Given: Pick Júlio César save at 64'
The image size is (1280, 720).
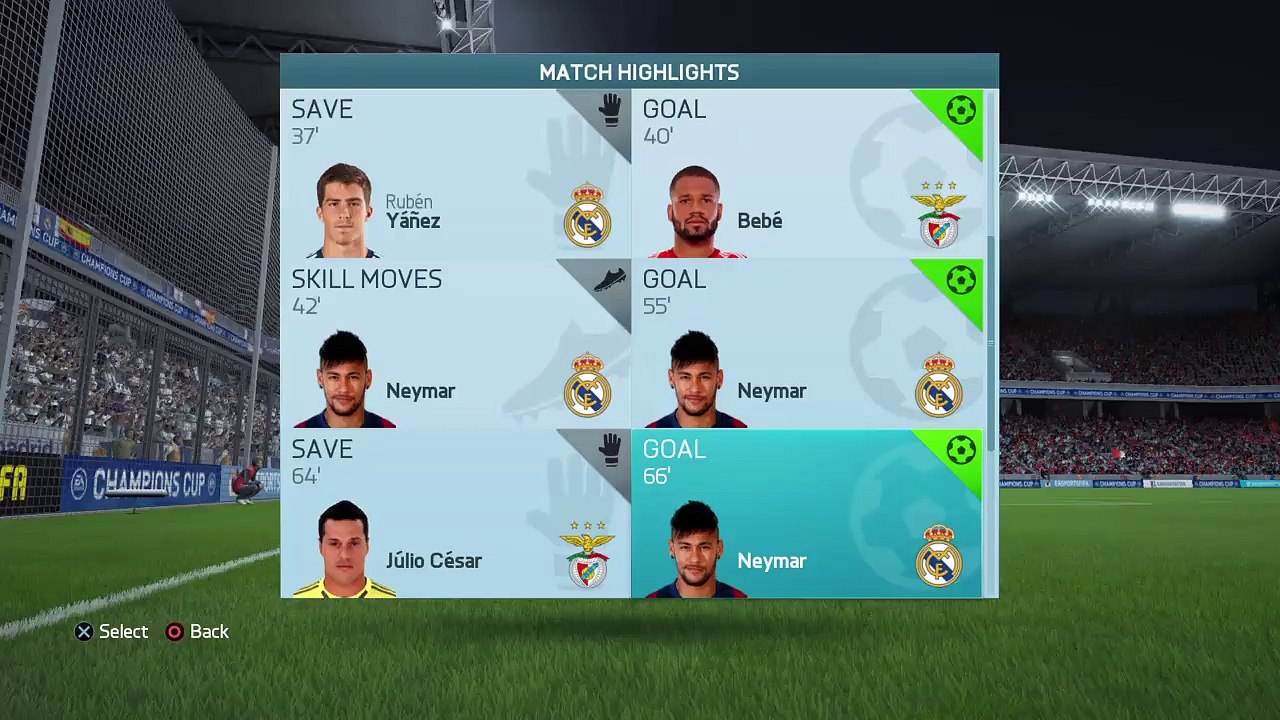Looking at the screenshot, I should 455,514.
